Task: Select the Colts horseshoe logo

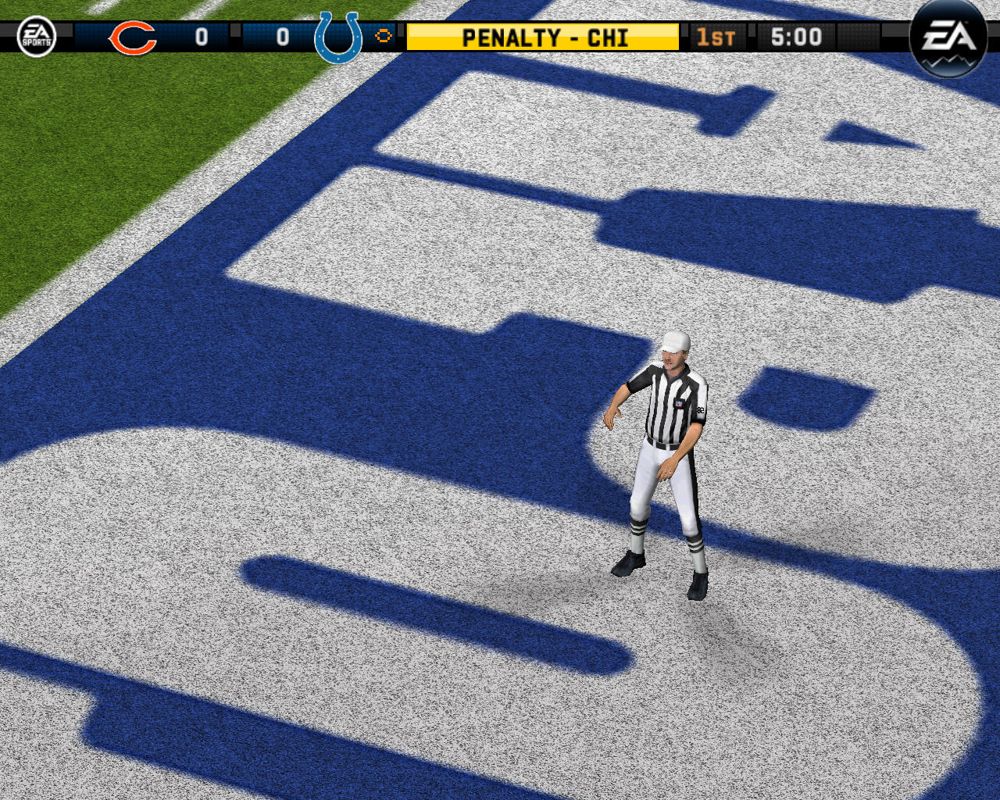Action: [x=337, y=38]
